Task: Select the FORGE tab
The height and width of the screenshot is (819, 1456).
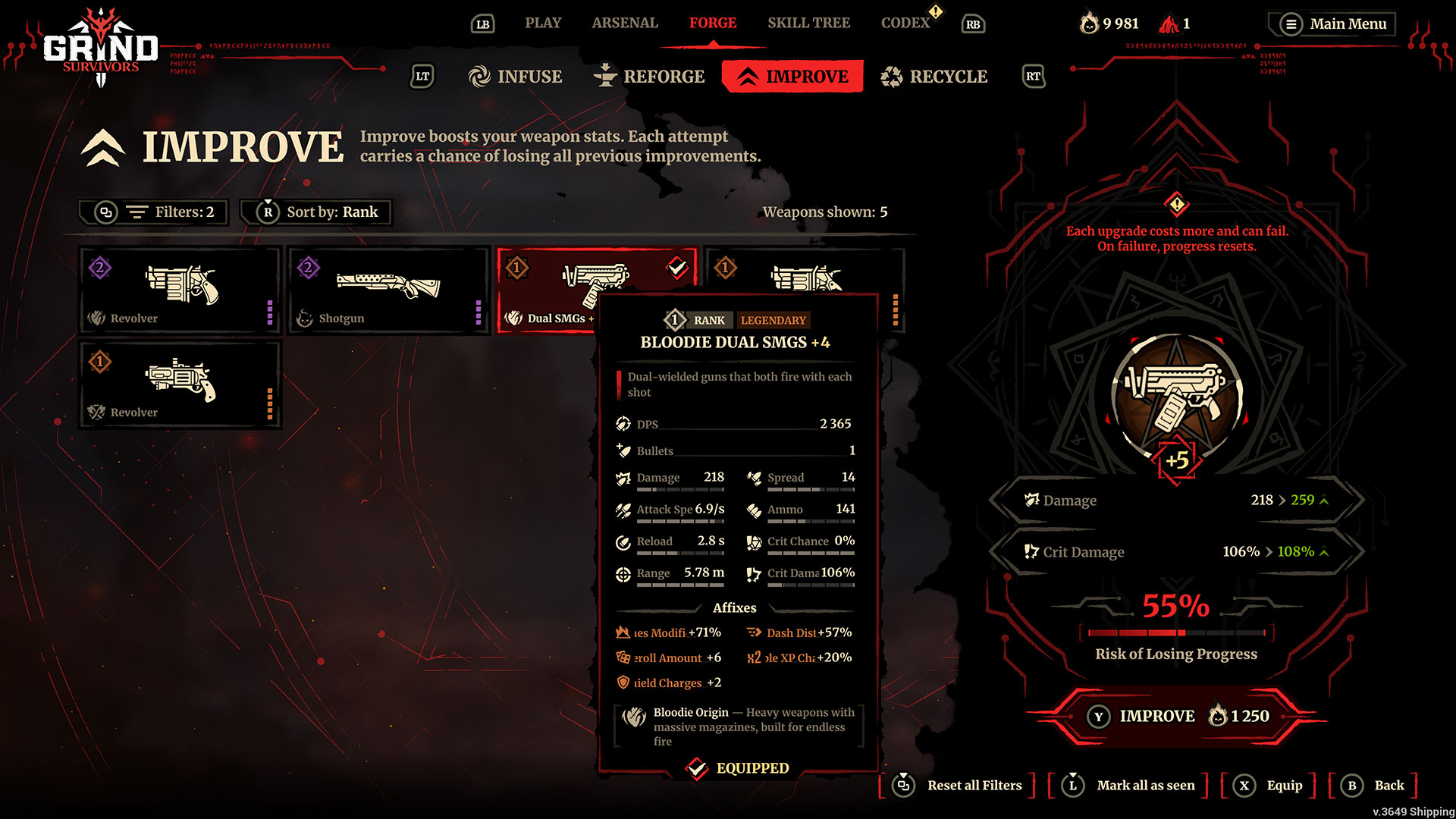Action: pyautogui.click(x=712, y=23)
